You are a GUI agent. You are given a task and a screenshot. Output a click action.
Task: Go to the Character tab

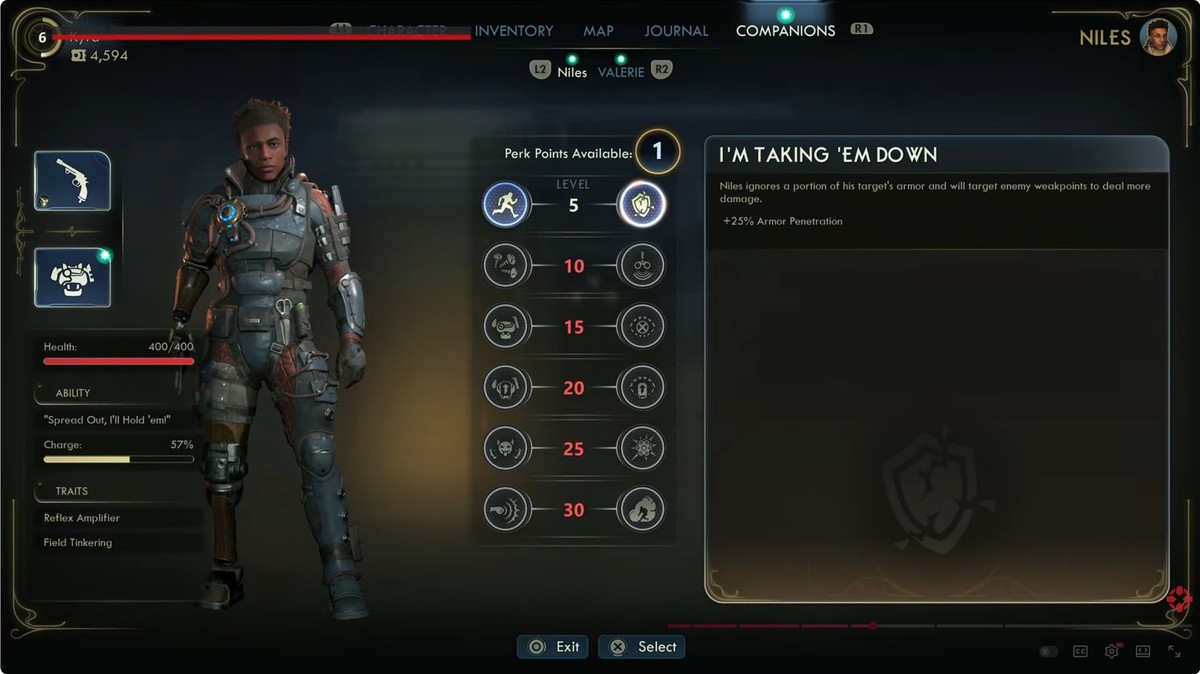406,31
